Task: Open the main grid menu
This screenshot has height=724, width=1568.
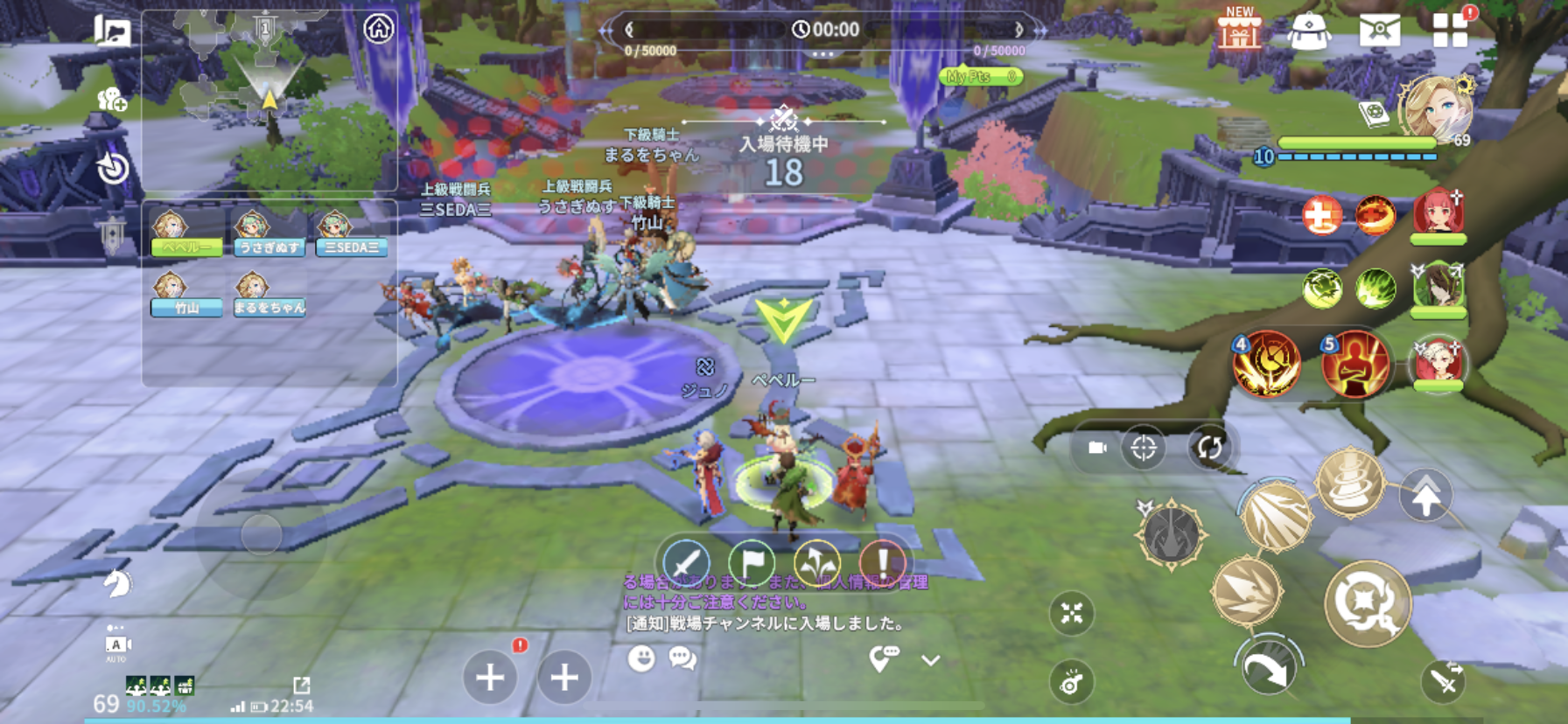Action: tap(1450, 30)
